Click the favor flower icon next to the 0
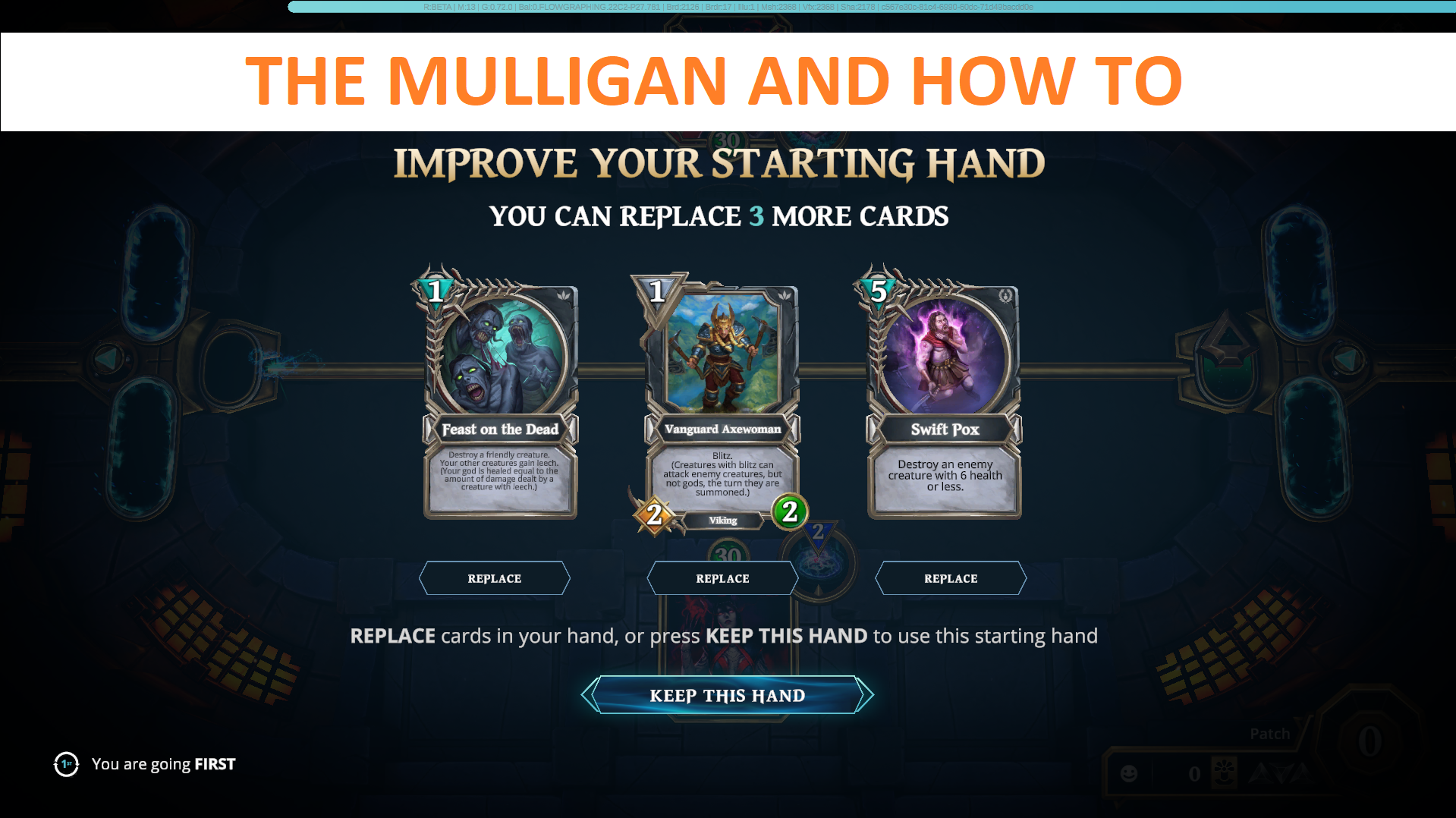The width and height of the screenshot is (1456, 818). [1225, 772]
